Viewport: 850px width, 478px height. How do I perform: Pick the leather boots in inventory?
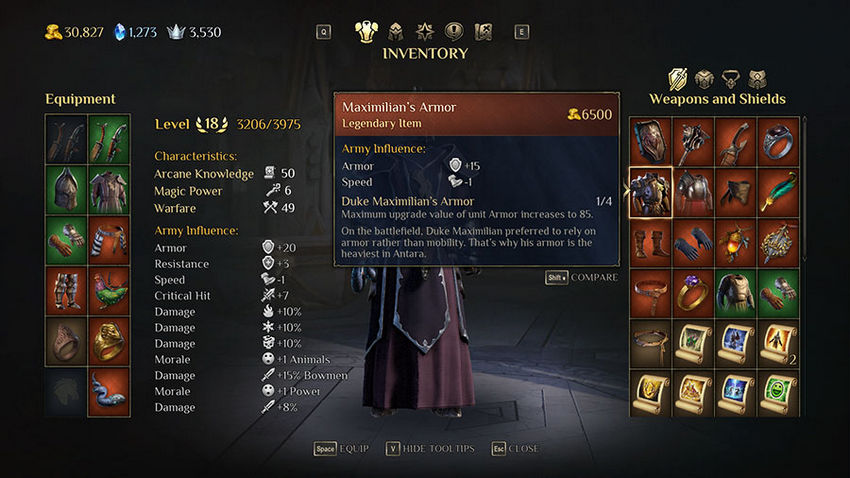click(x=650, y=241)
